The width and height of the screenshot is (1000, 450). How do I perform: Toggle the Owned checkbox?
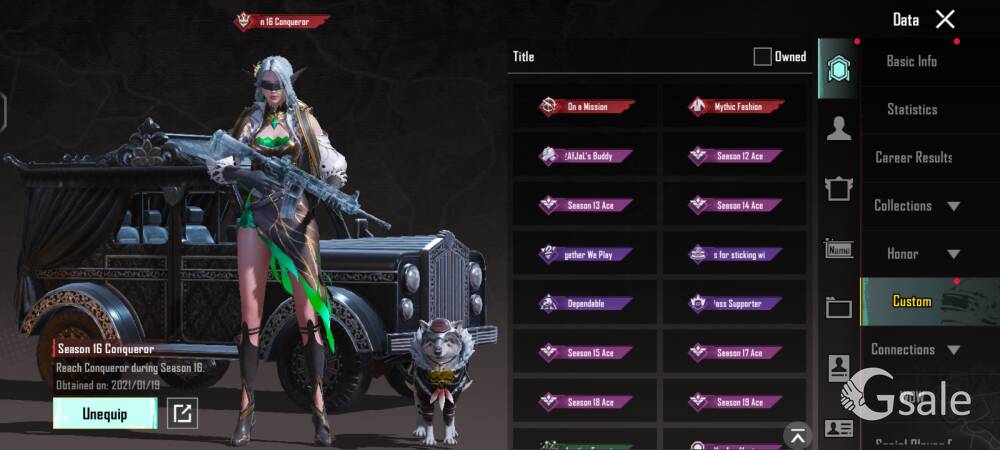[762, 57]
